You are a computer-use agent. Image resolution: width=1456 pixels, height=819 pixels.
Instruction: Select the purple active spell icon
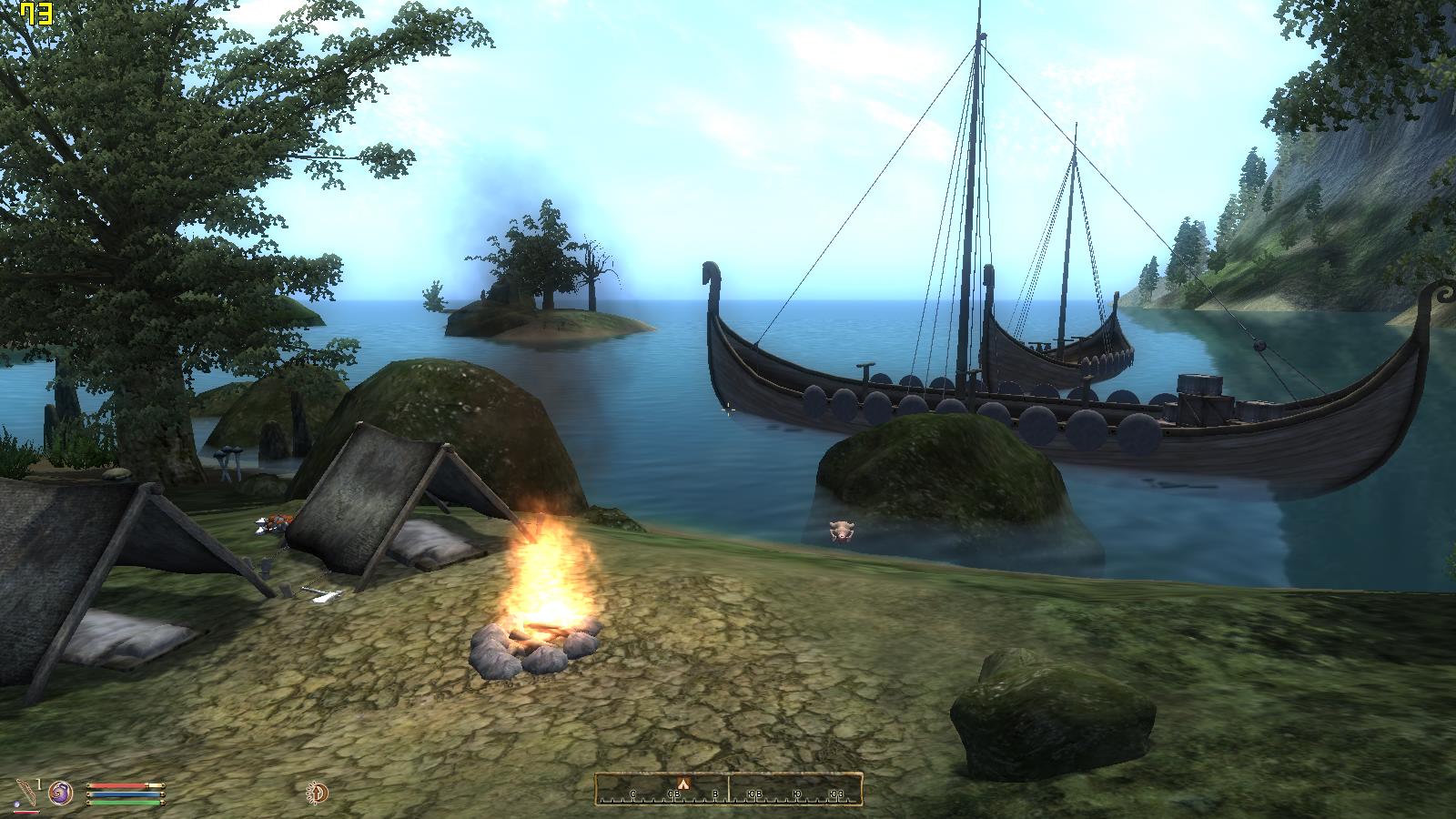[x=61, y=793]
